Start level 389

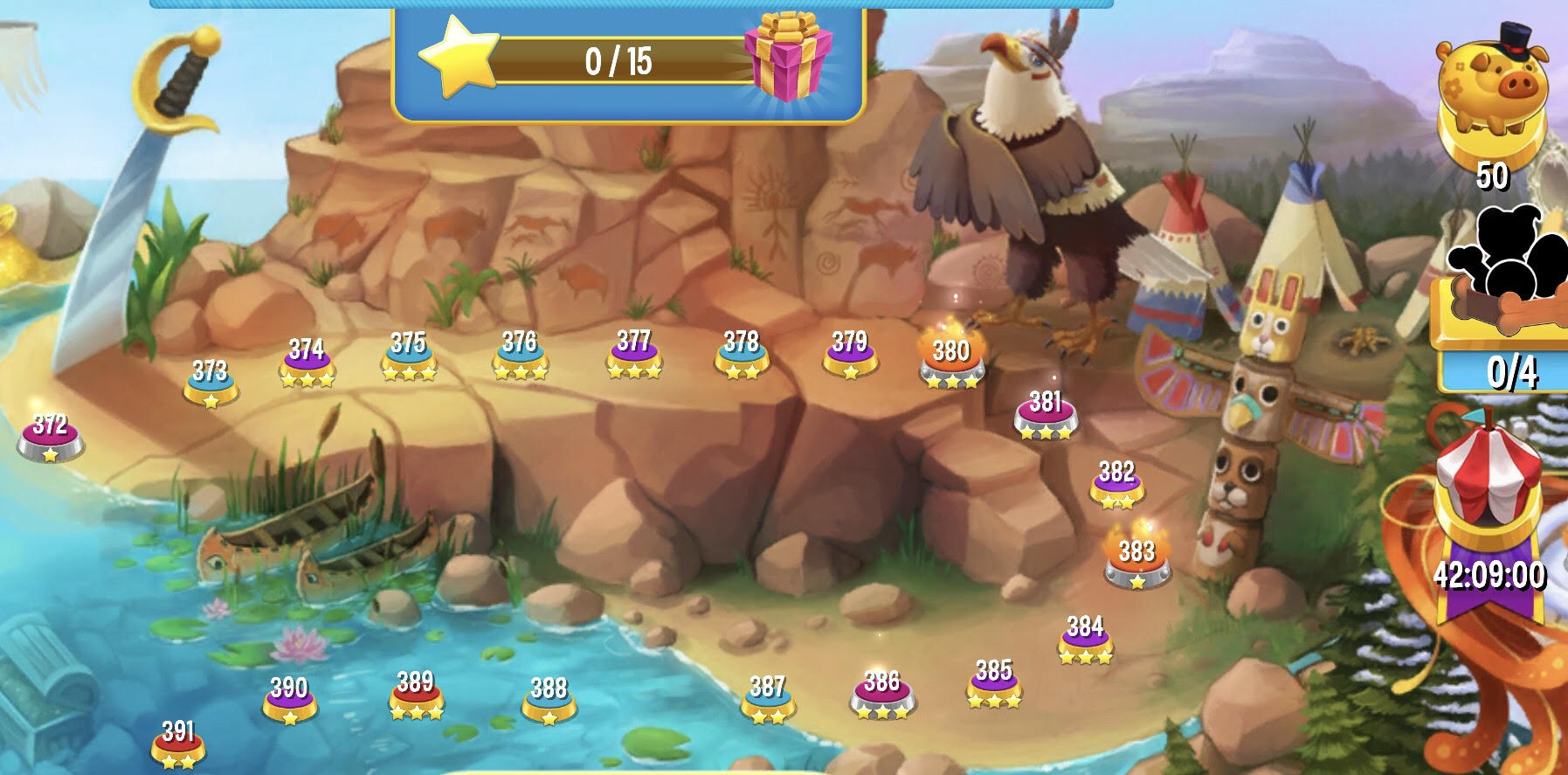[x=416, y=692]
